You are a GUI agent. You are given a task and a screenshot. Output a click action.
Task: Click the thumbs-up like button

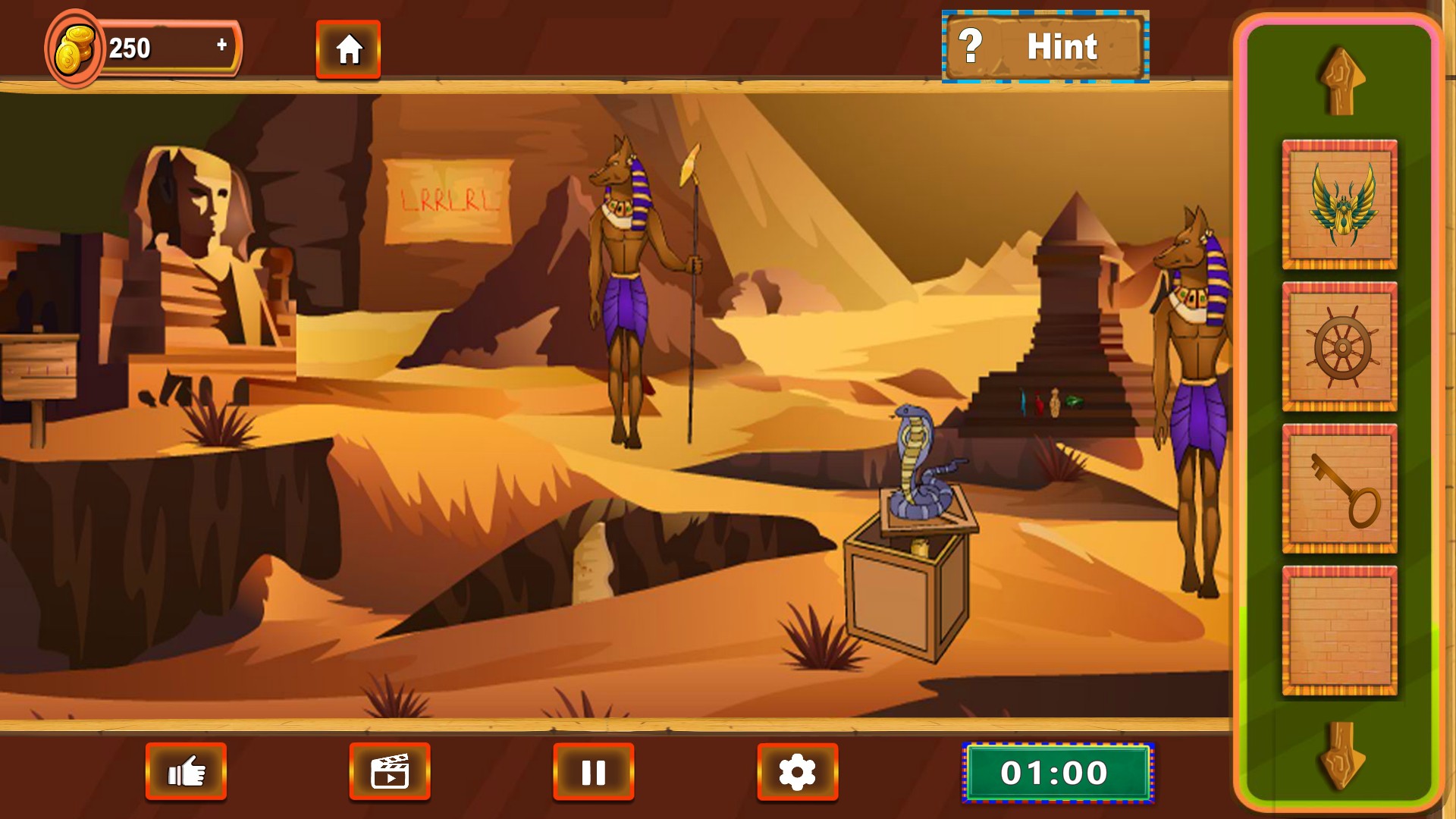pos(186,772)
